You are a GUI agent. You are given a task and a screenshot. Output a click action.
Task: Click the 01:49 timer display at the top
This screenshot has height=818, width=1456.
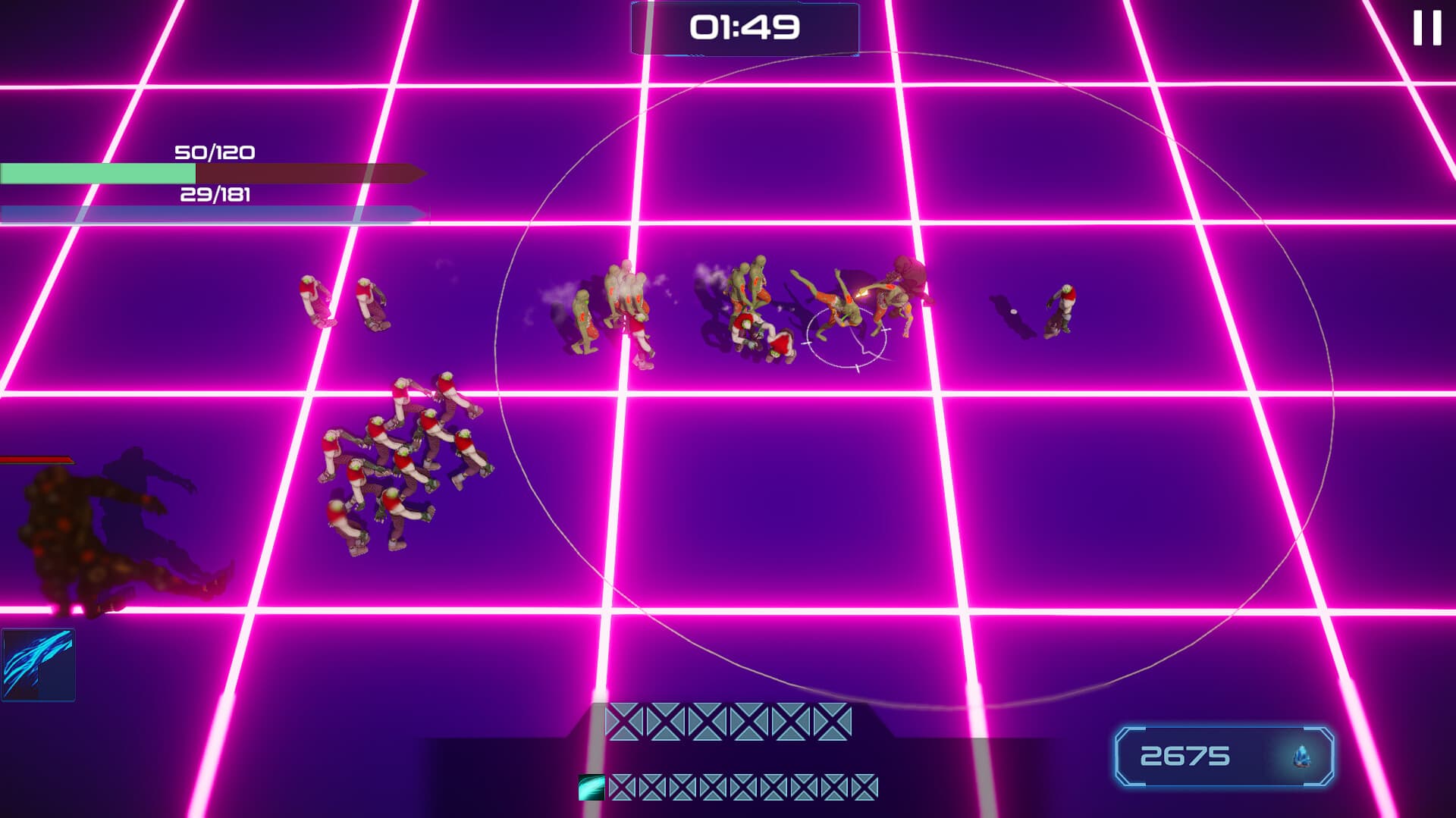[744, 27]
